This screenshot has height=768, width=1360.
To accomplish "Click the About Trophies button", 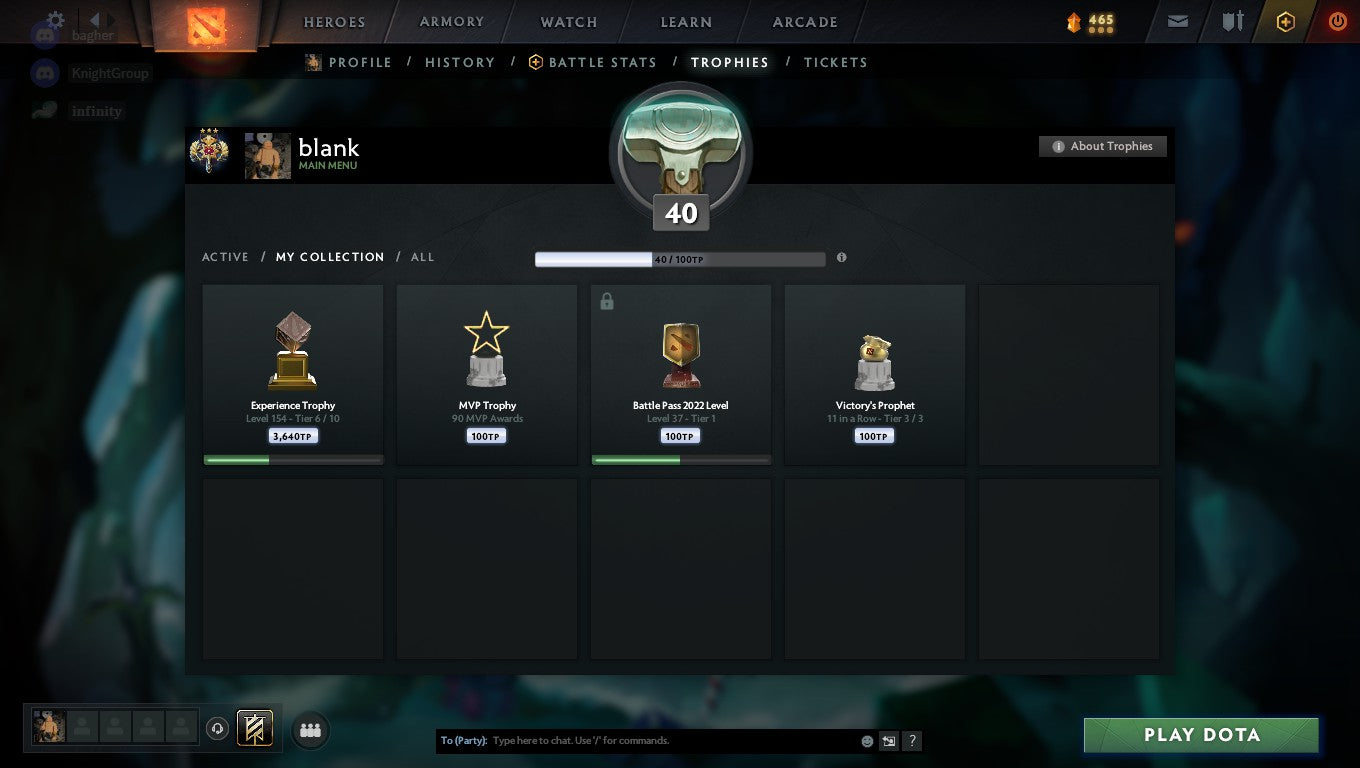I will tap(1102, 145).
